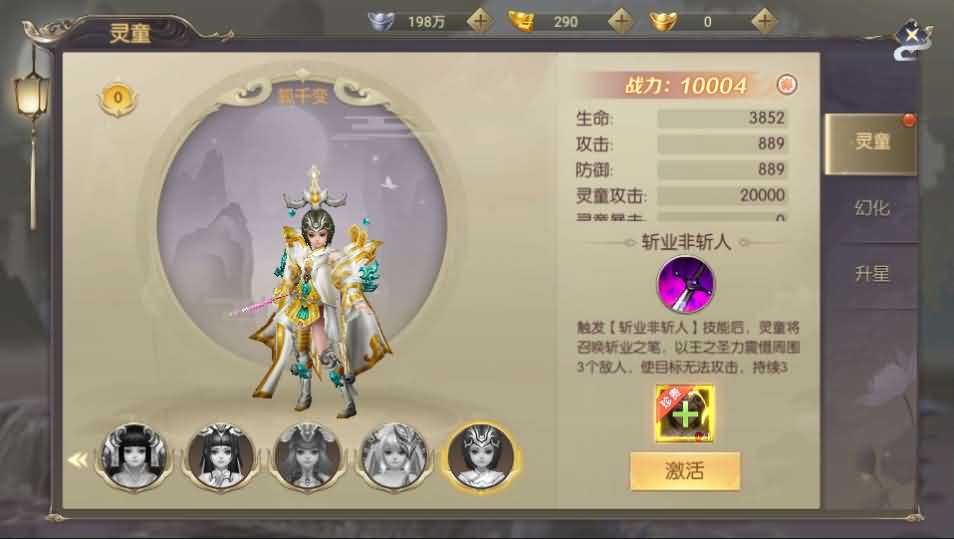954x539 pixels.
Task: Add silver with the plus beside 198万
Action: (480, 21)
